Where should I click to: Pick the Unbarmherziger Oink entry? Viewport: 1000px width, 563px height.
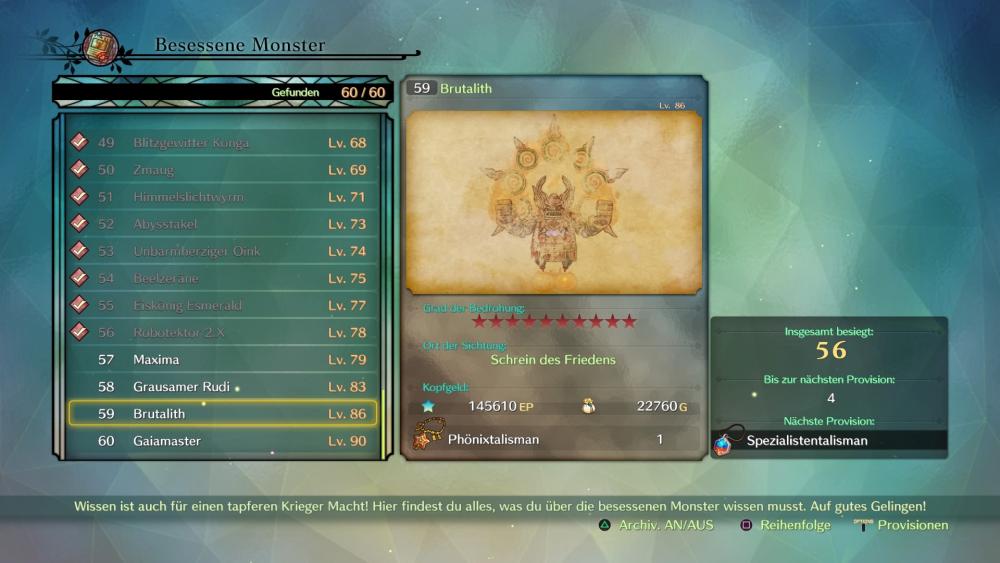222,251
